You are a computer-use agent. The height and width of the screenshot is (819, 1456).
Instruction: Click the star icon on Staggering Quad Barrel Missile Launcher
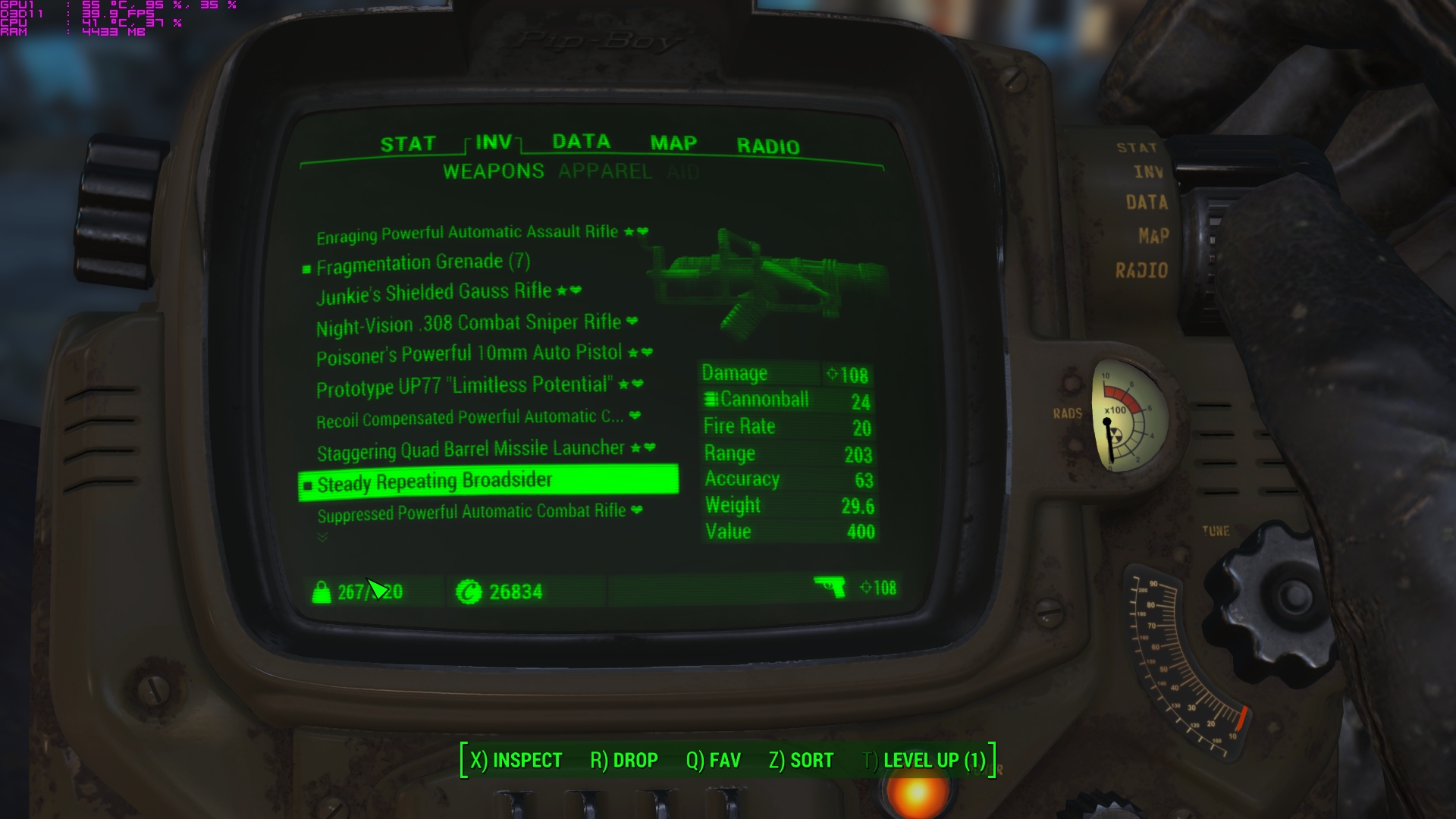pyautogui.click(x=635, y=447)
